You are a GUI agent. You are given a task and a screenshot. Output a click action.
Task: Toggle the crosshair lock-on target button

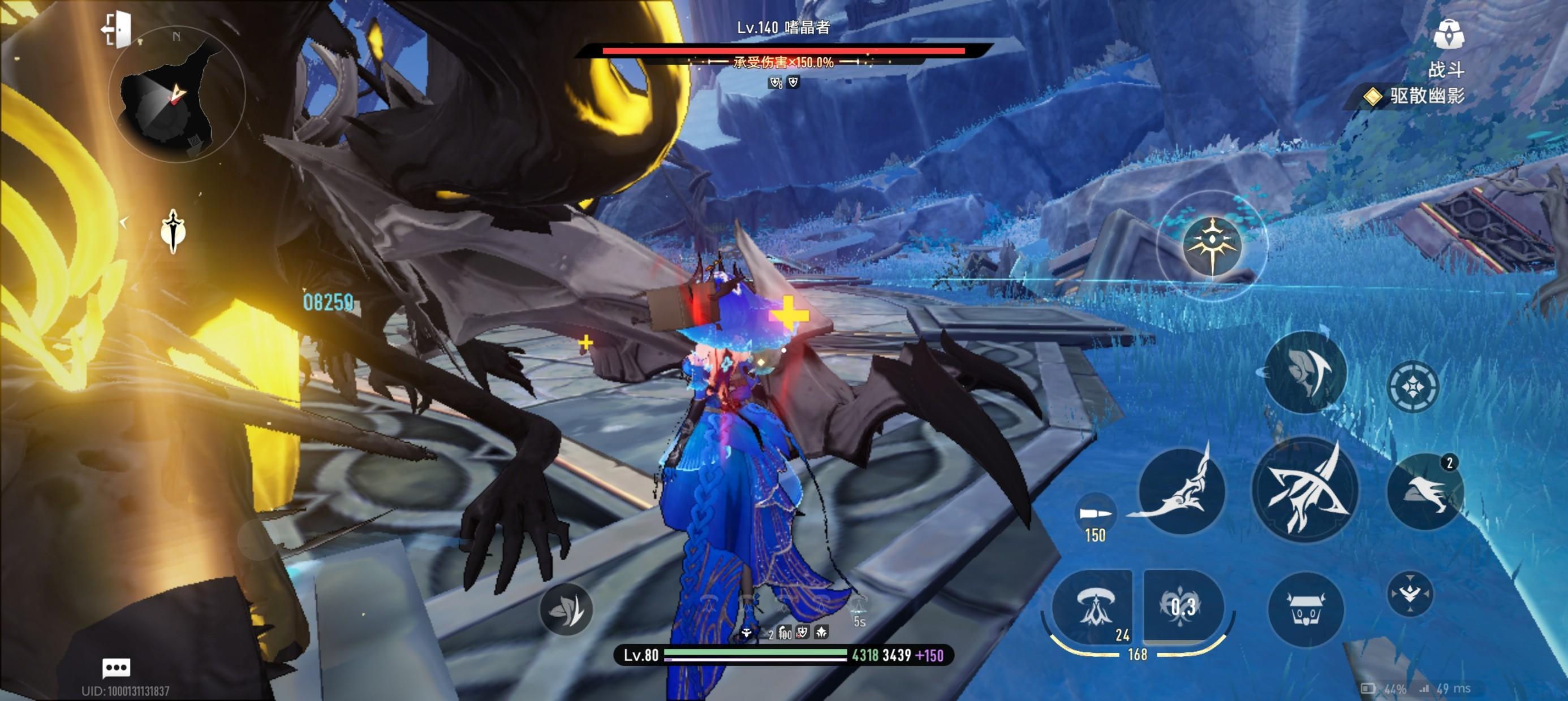pos(1412,387)
